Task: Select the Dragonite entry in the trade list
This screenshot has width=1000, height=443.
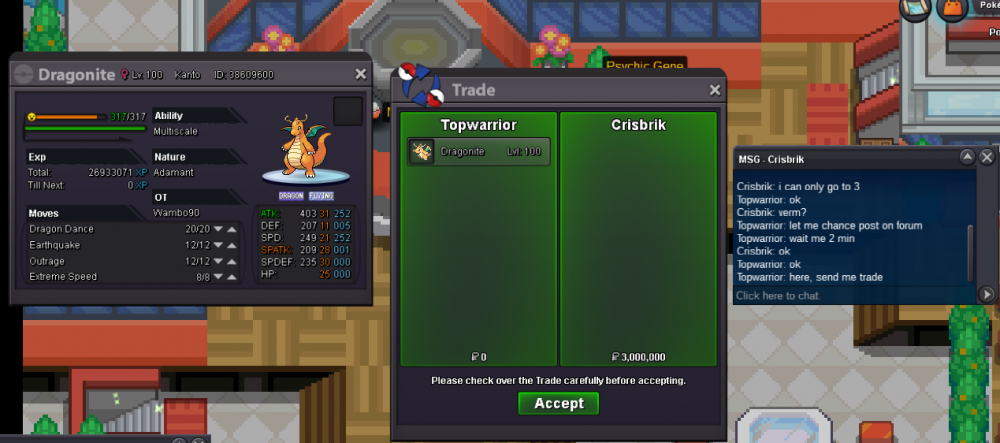Action: pos(480,152)
